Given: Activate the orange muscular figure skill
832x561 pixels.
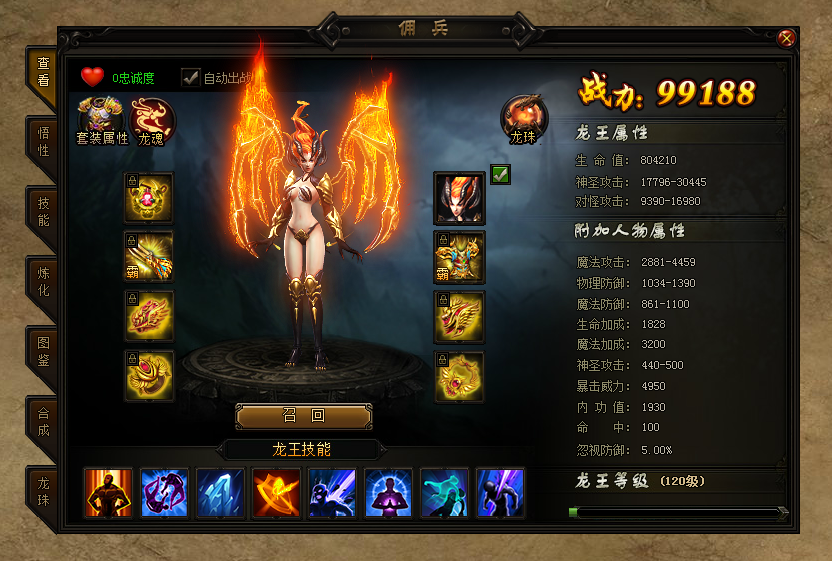Looking at the screenshot, I should click(108, 492).
